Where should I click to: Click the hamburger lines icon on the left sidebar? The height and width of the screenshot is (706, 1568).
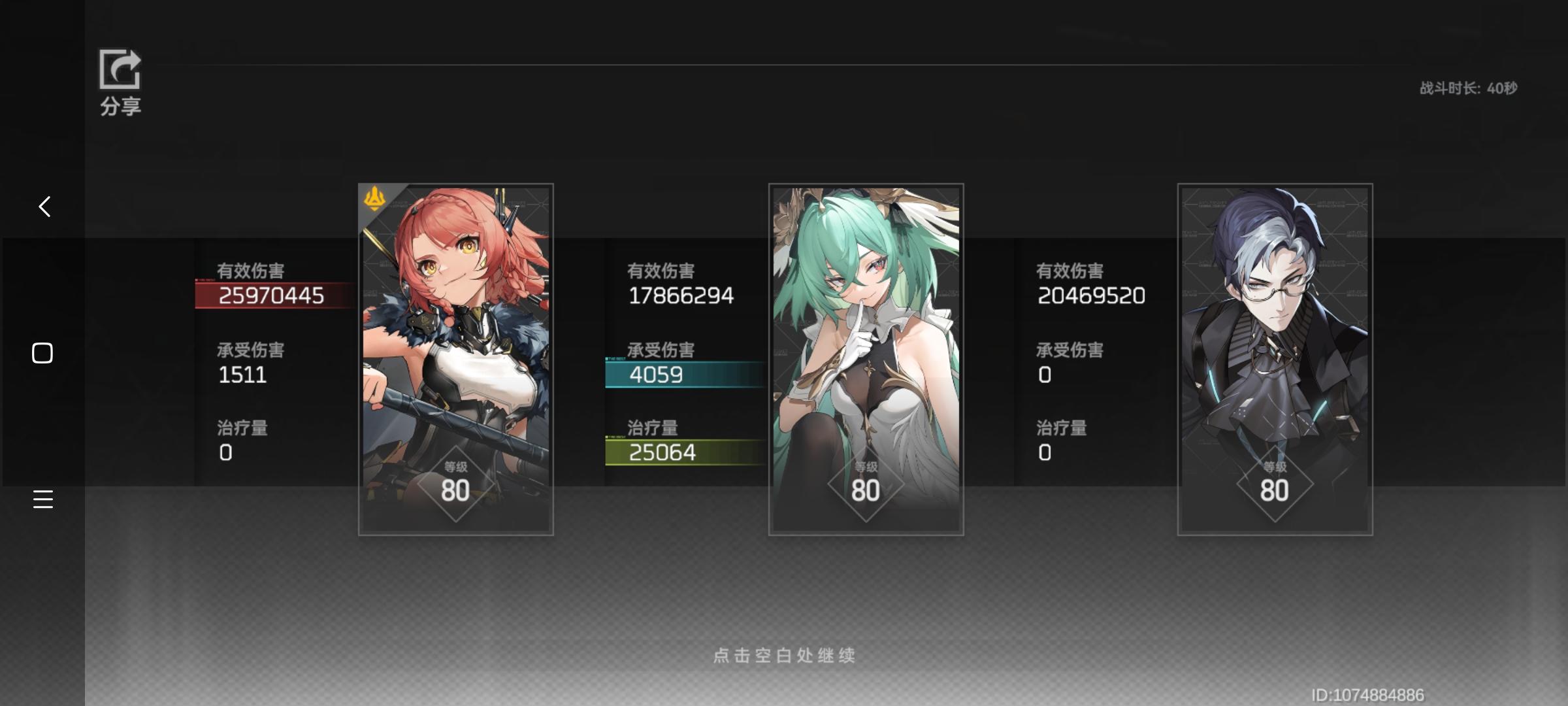[42, 499]
